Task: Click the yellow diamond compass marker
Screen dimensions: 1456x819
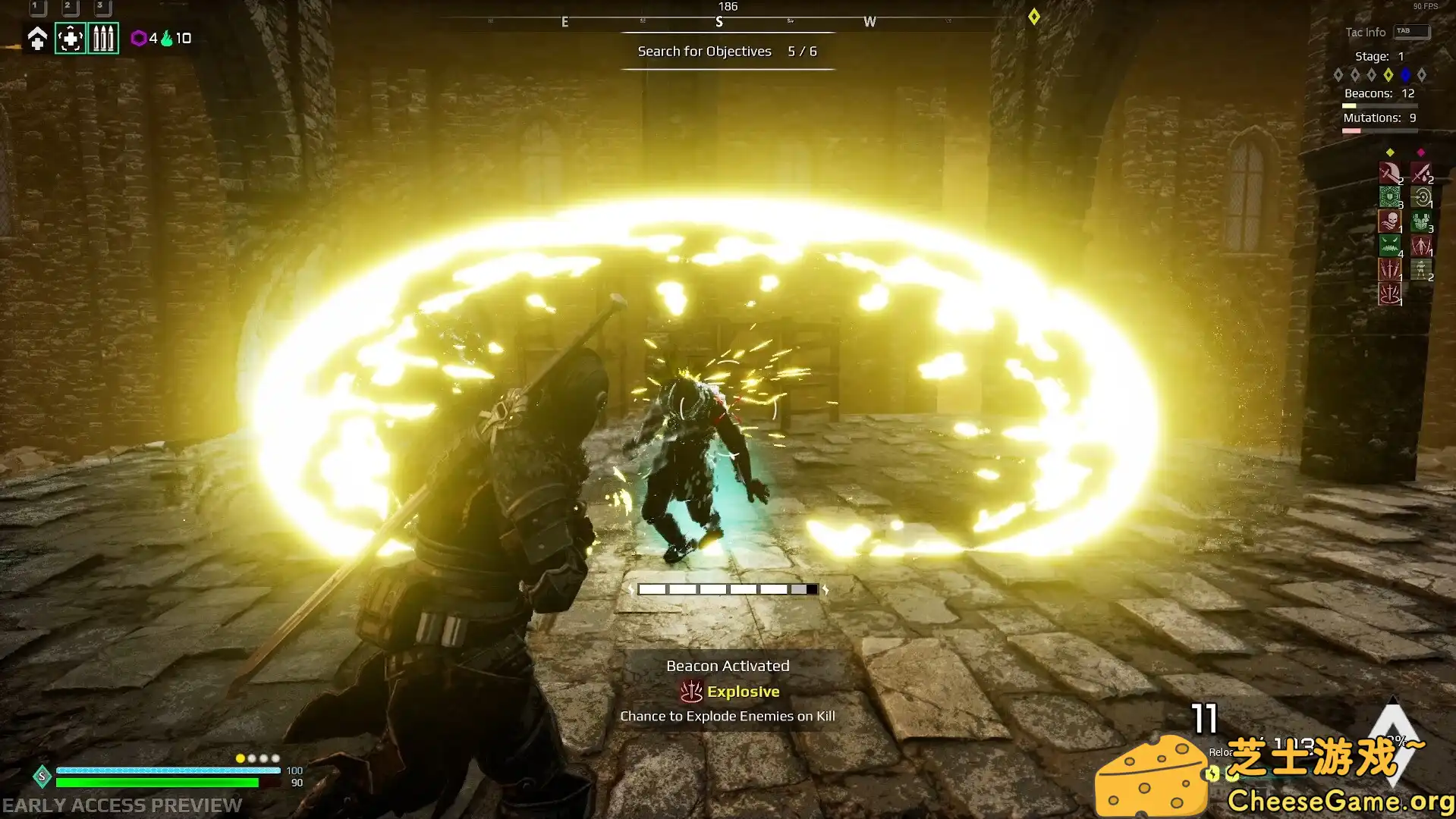Action: tap(1034, 17)
